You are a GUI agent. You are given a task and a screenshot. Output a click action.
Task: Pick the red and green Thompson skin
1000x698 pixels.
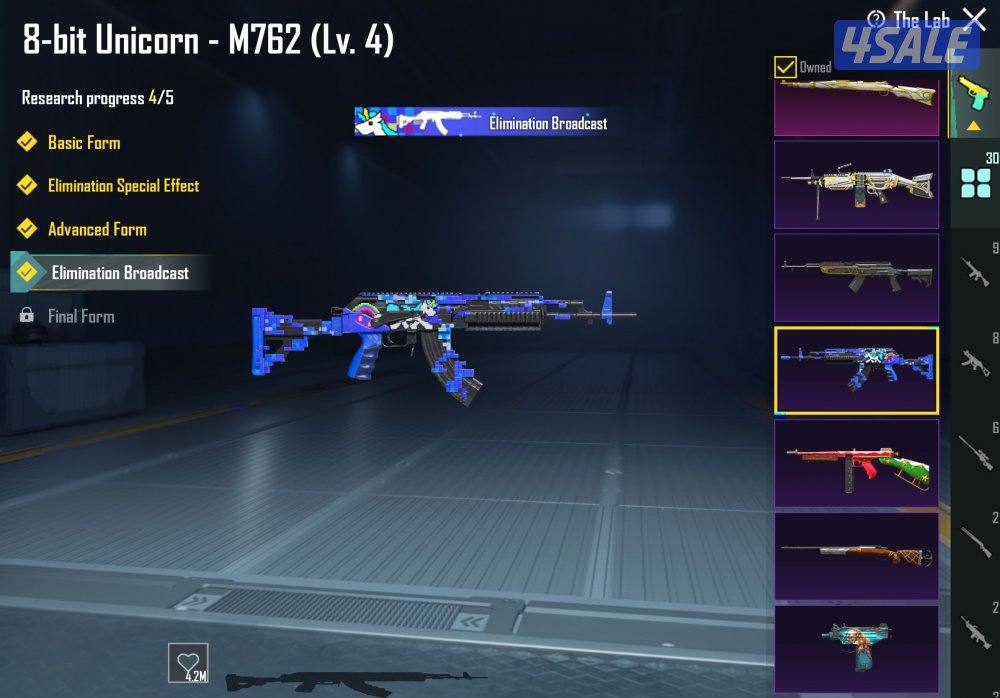point(857,463)
